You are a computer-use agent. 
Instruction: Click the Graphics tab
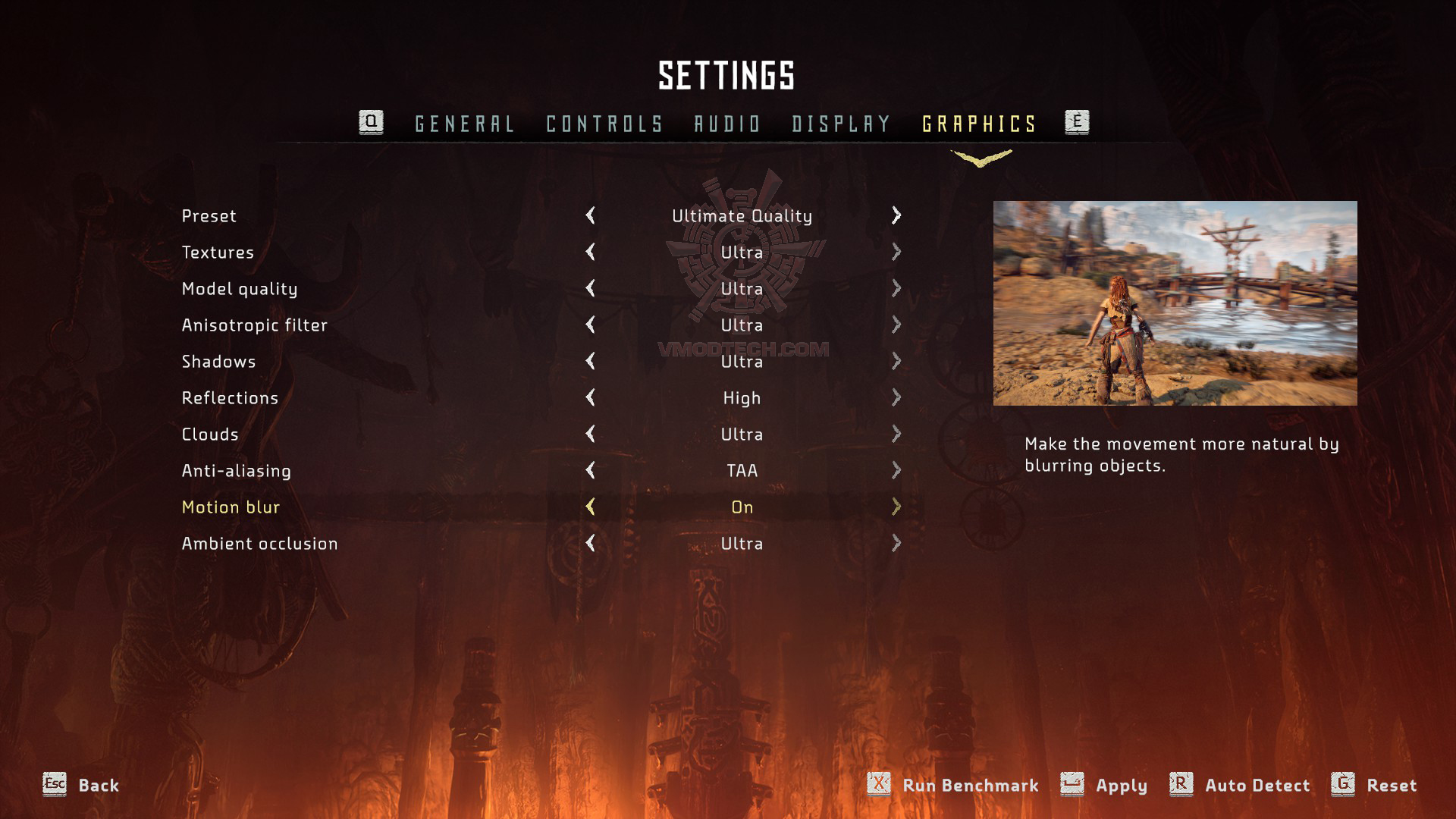click(x=979, y=124)
